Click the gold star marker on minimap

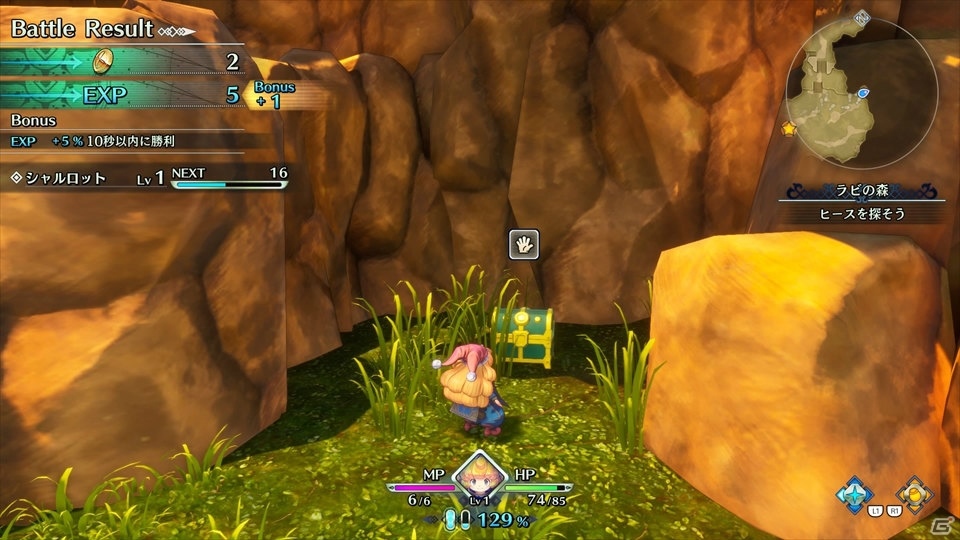pos(789,130)
